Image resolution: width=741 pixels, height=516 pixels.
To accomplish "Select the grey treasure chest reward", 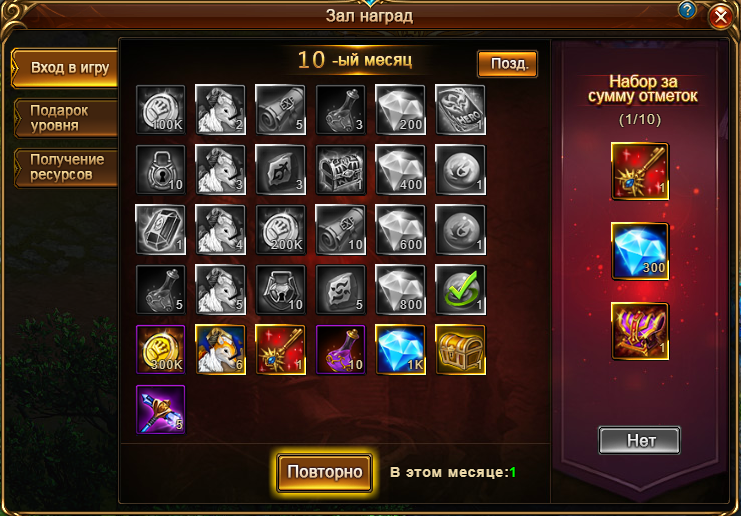I will click(x=340, y=169).
